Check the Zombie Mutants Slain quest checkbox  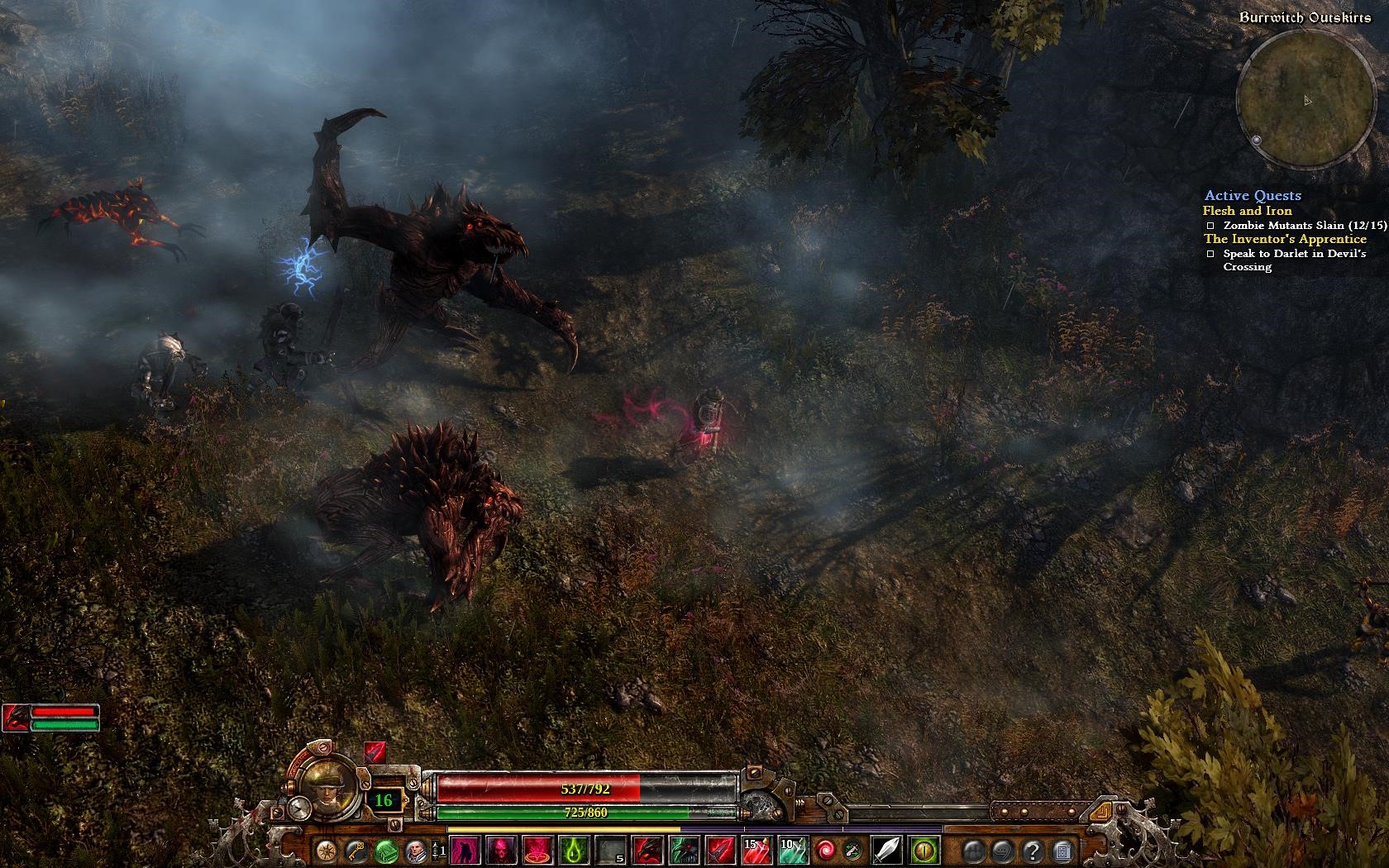[x=1209, y=224]
